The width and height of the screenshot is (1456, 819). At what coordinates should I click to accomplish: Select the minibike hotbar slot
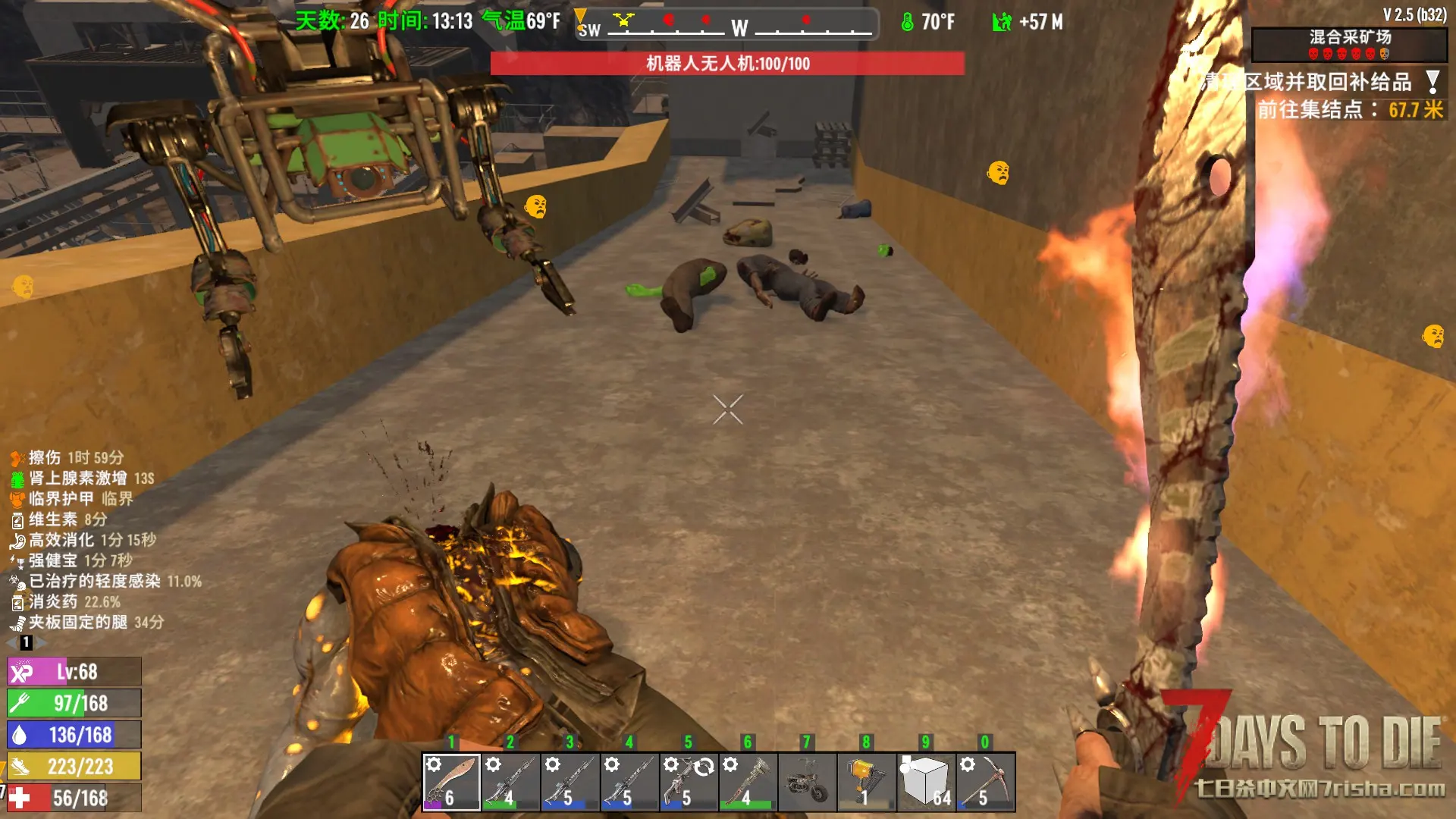(x=807, y=781)
